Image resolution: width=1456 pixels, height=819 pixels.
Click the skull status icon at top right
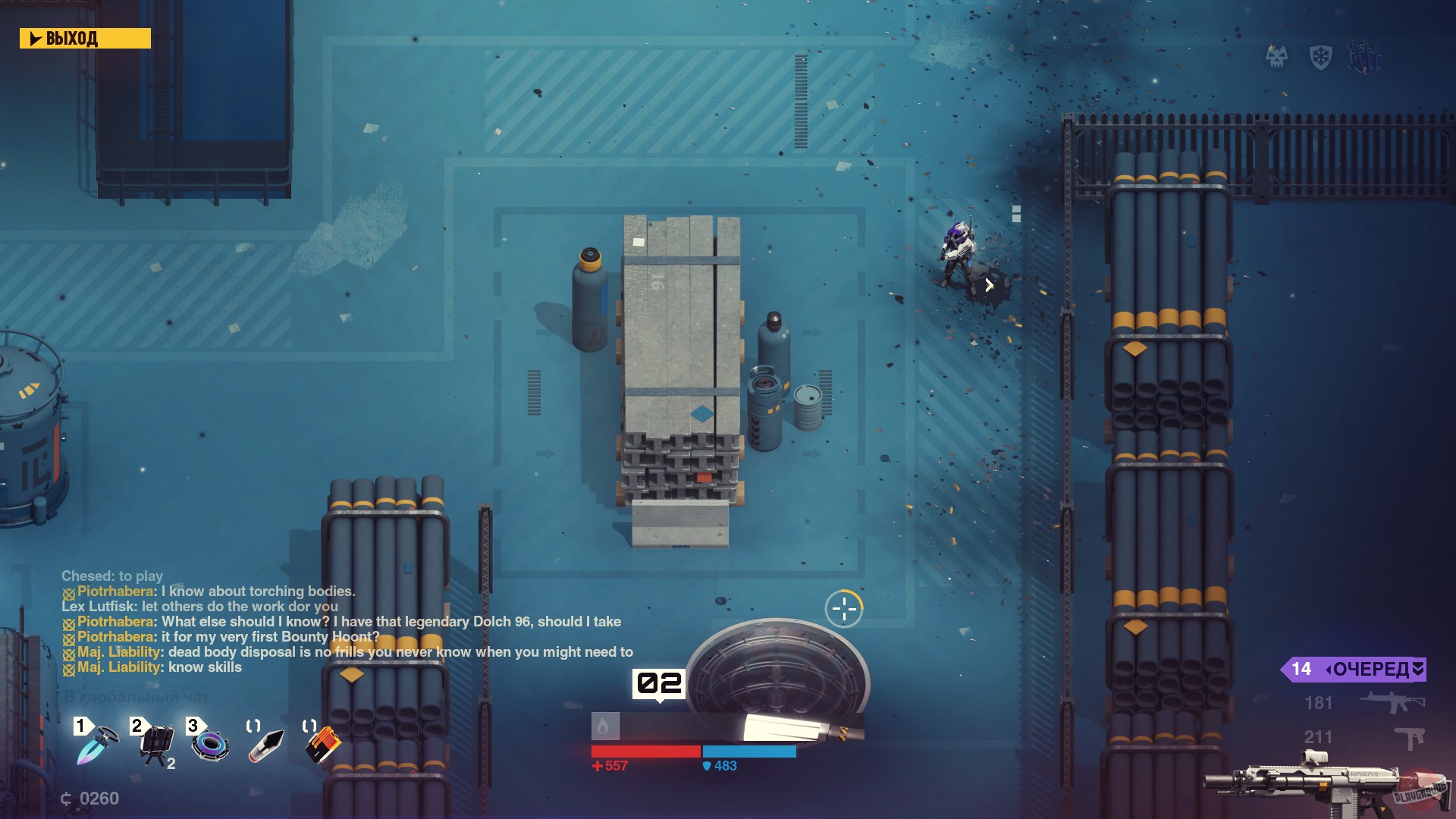[x=1277, y=57]
